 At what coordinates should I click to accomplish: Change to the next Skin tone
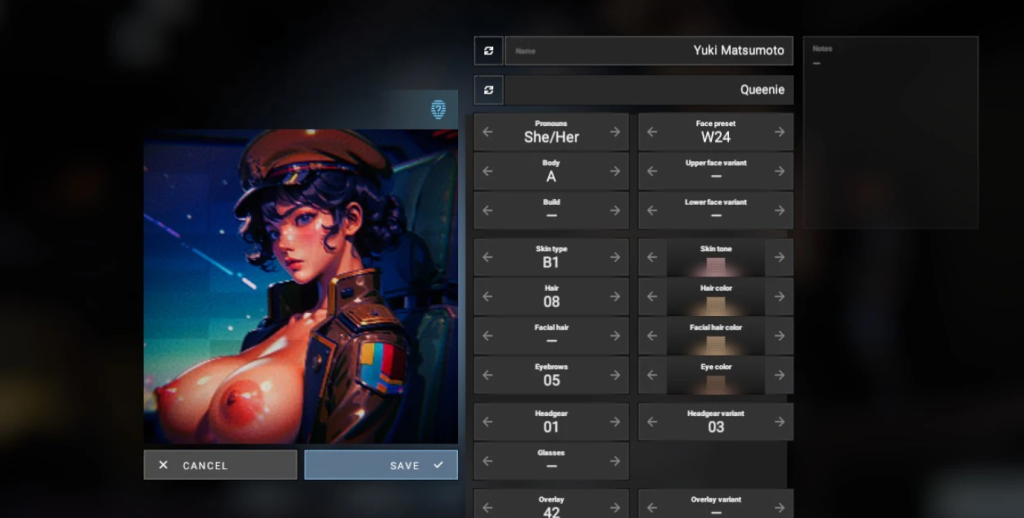(x=779, y=257)
